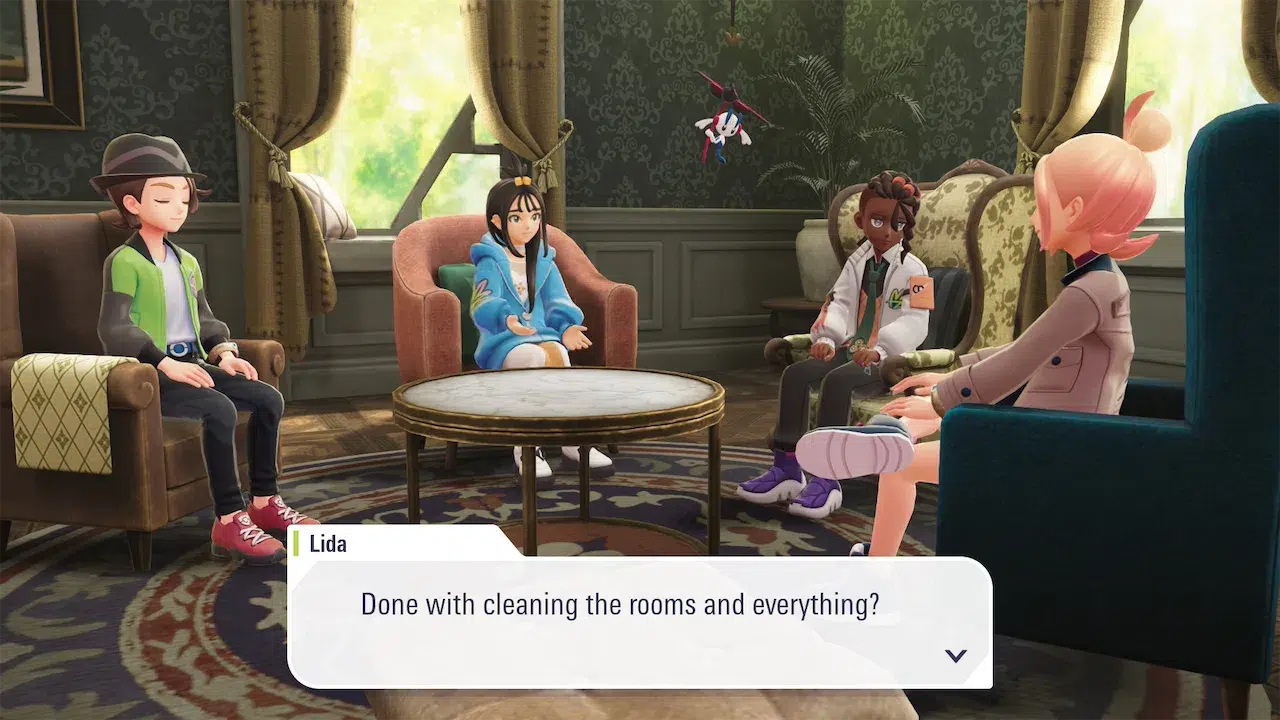The height and width of the screenshot is (720, 1280).
Task: Advance dialogue with the down arrow
Action: tap(955, 656)
